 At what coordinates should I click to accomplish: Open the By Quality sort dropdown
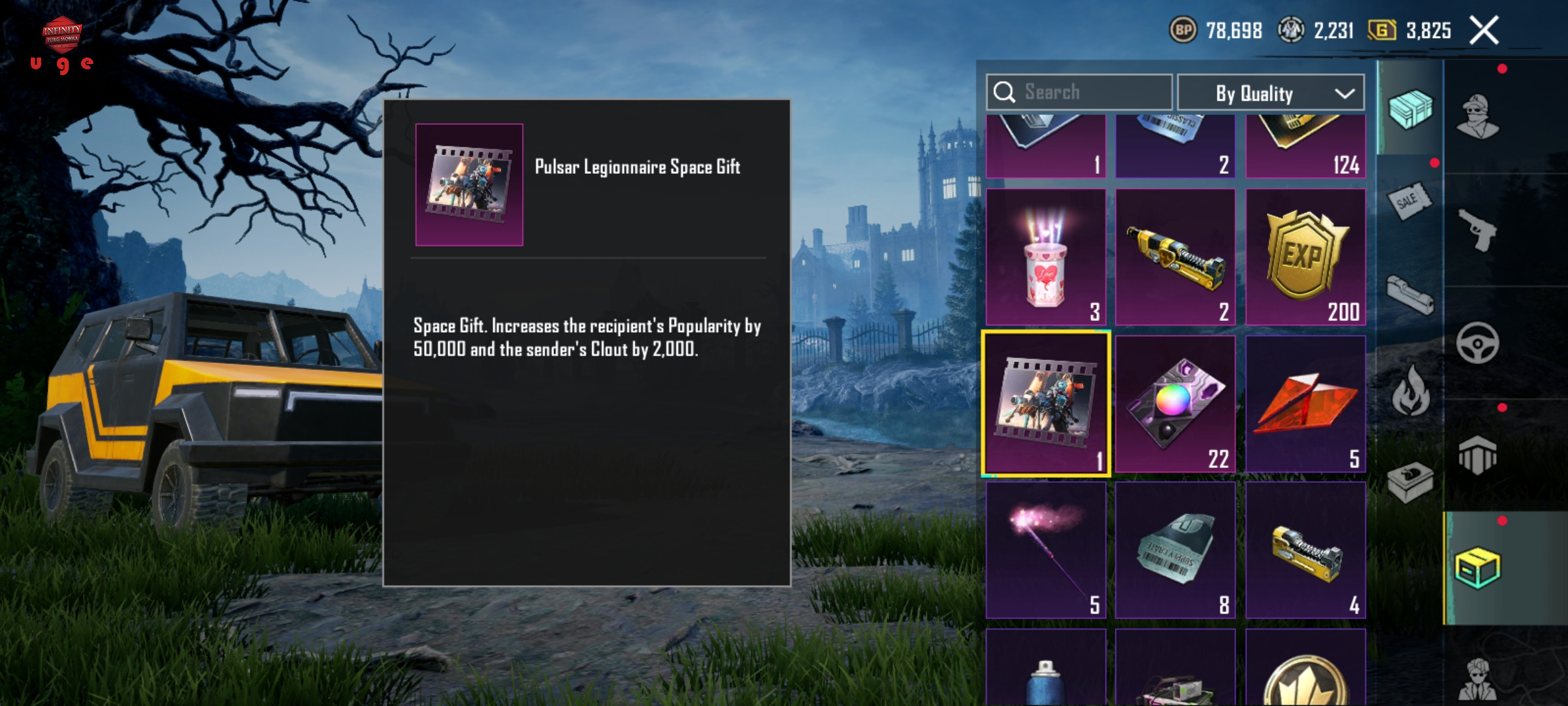[x=1270, y=93]
